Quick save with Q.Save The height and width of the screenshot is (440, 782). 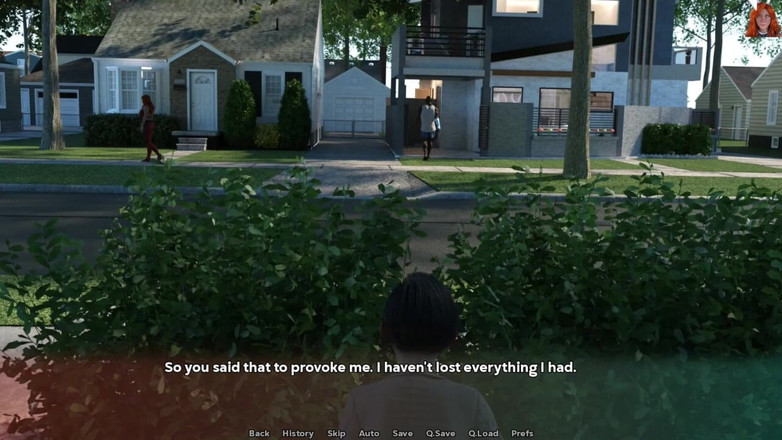pos(440,433)
